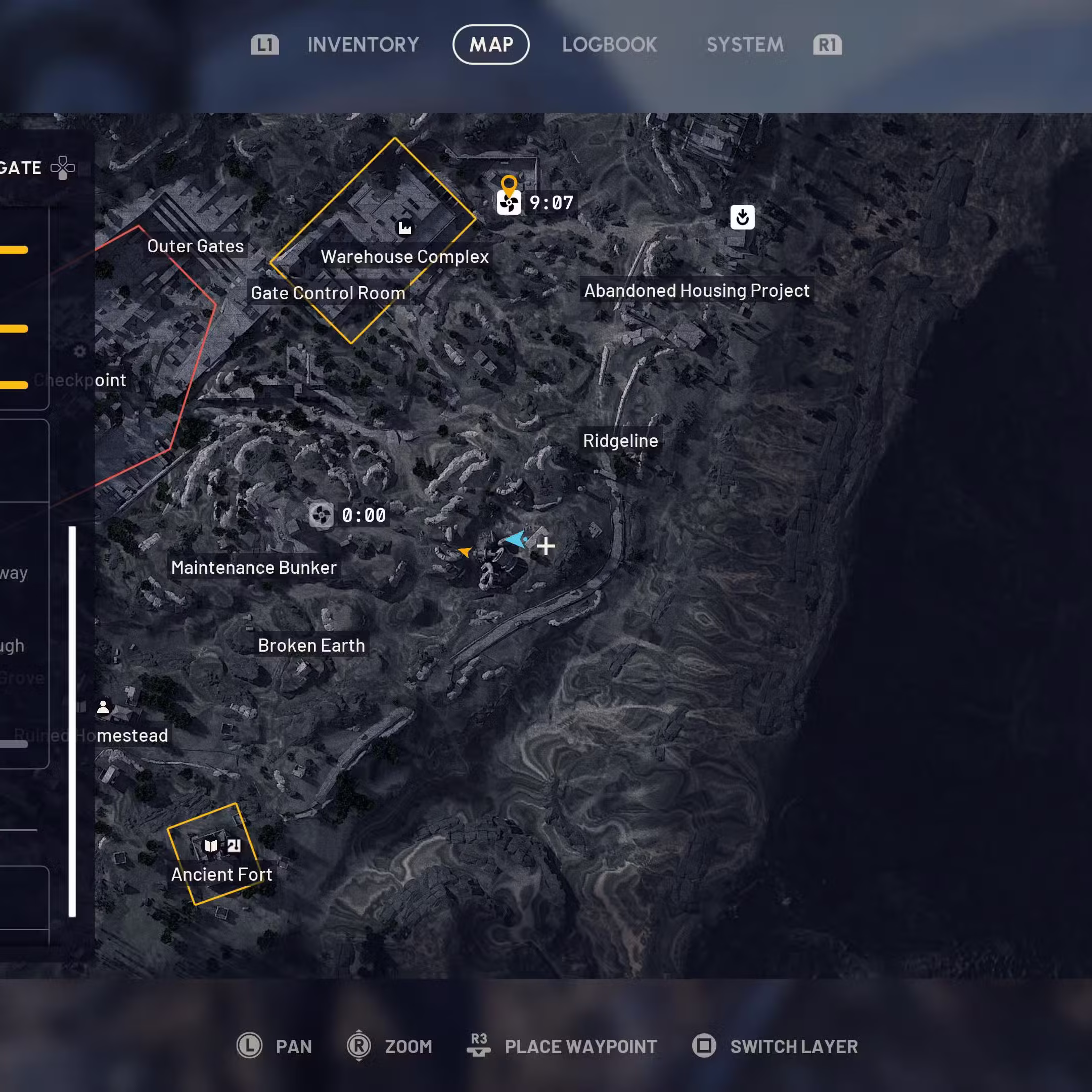Screen dimensions: 1092x1092
Task: Switch to the Inventory tab
Action: coord(363,44)
